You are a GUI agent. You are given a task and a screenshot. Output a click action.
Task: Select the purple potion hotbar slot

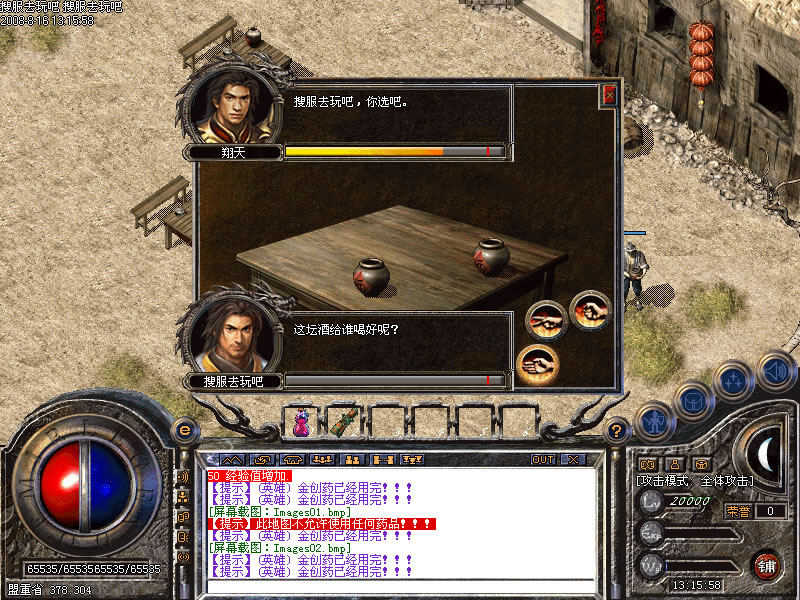point(300,422)
